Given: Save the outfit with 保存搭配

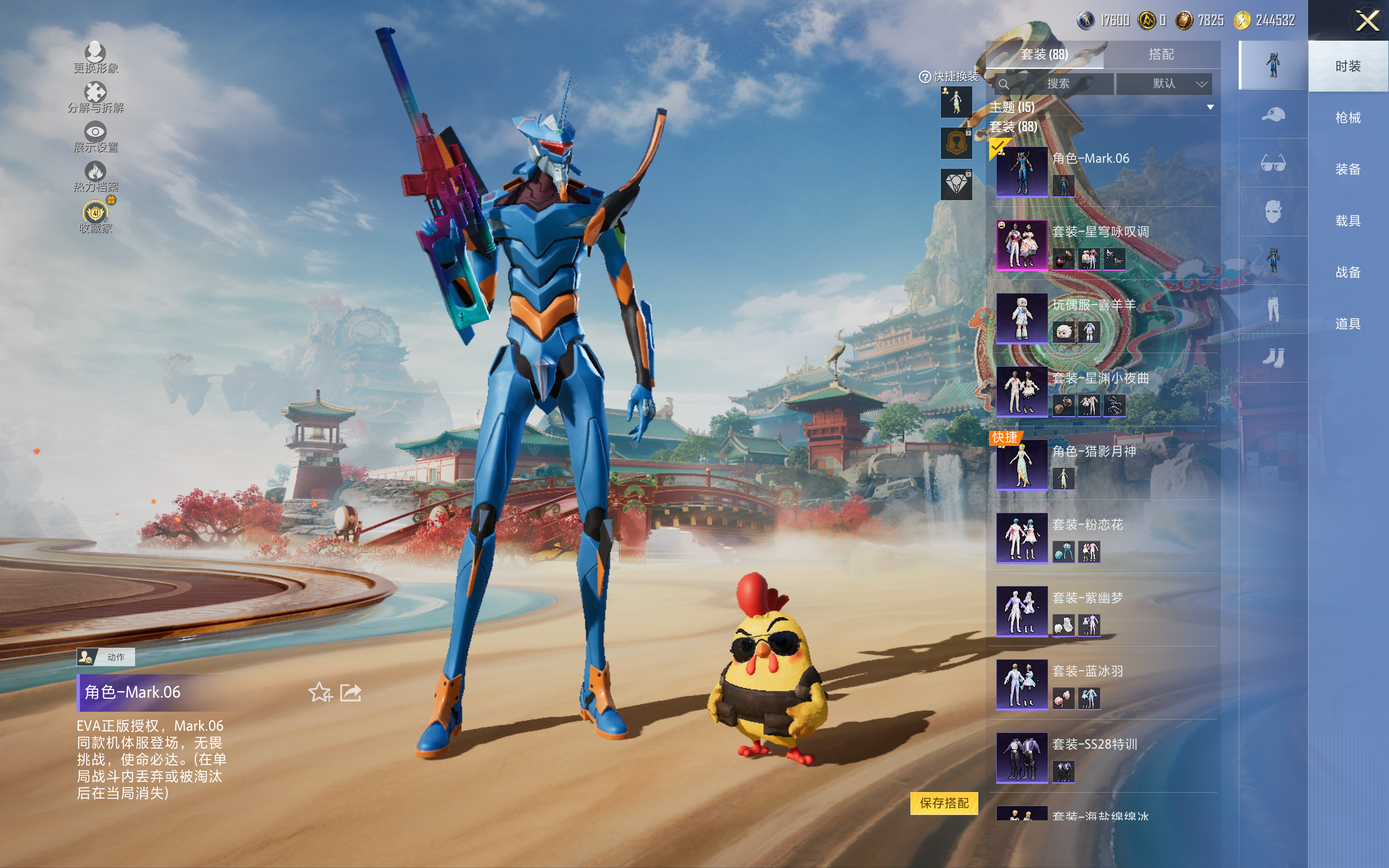Looking at the screenshot, I should (944, 802).
